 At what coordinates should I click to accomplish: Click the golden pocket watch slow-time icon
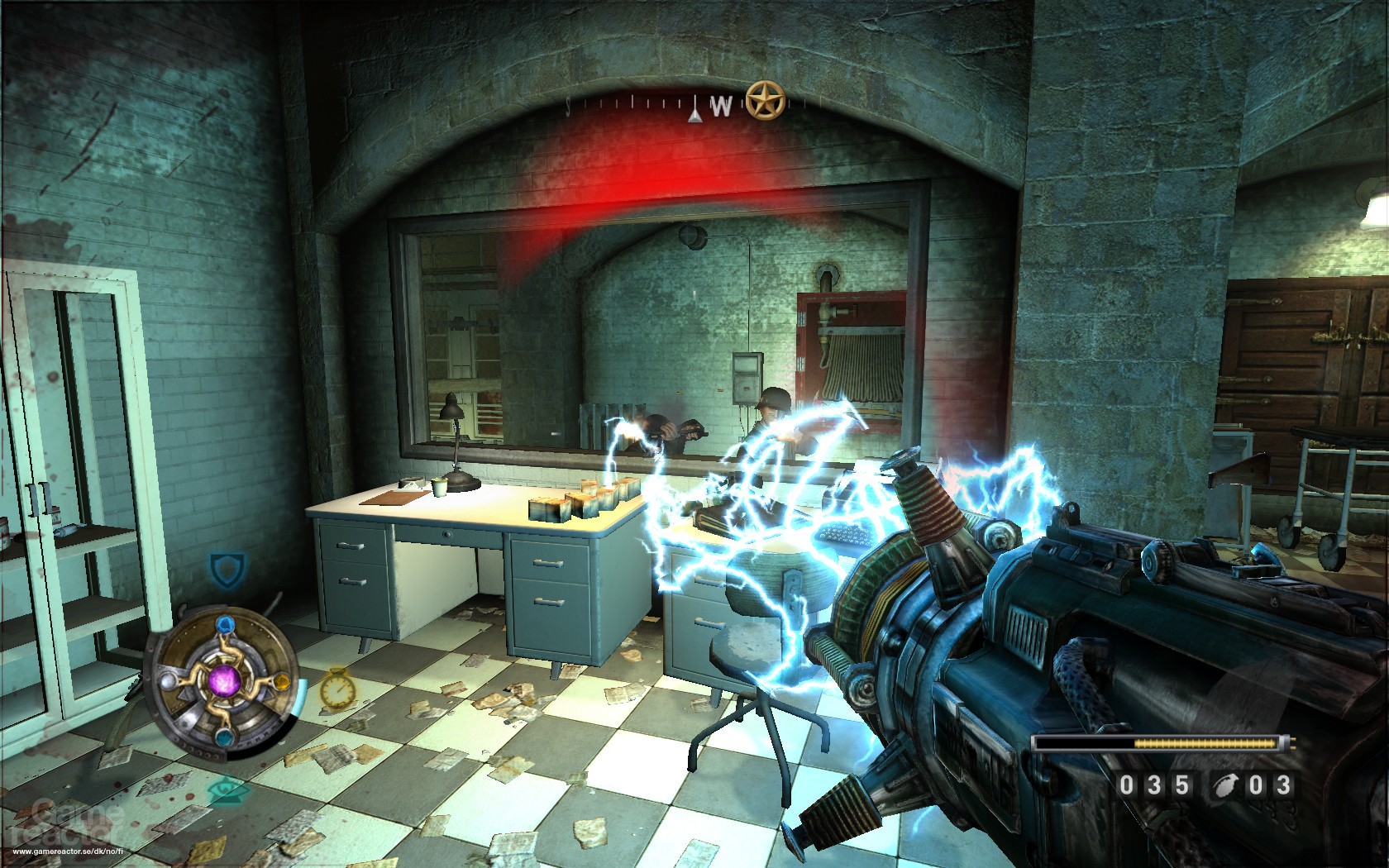[x=338, y=689]
